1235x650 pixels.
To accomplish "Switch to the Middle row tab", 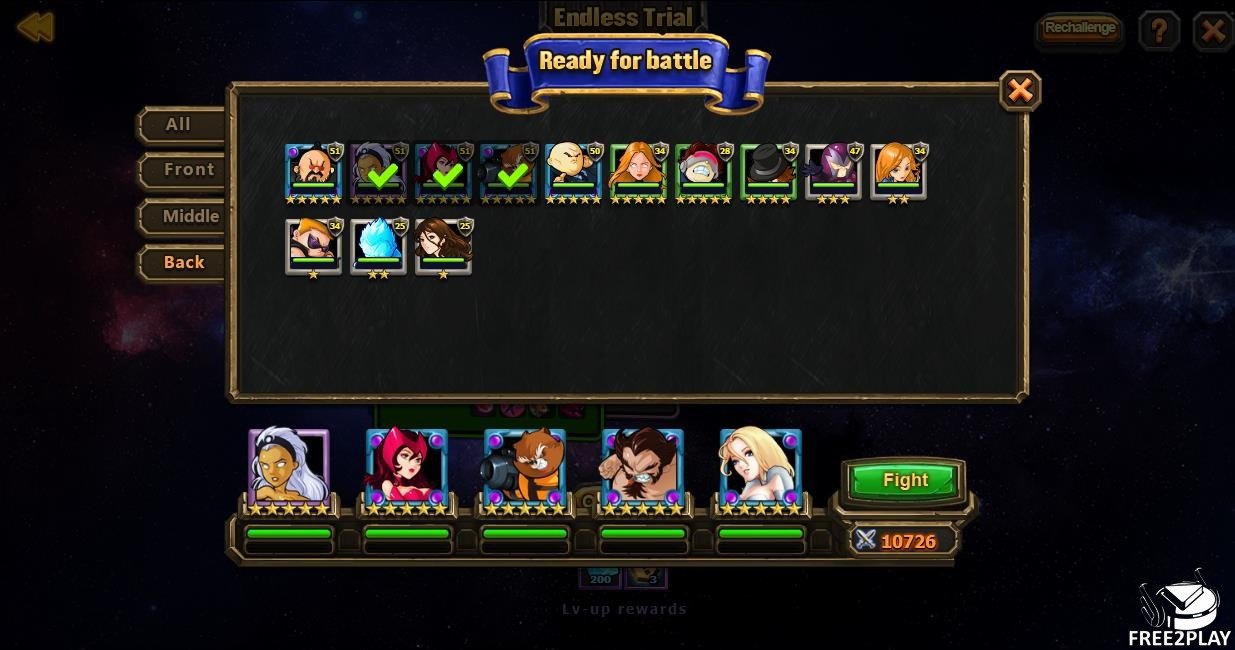I will click(190, 216).
